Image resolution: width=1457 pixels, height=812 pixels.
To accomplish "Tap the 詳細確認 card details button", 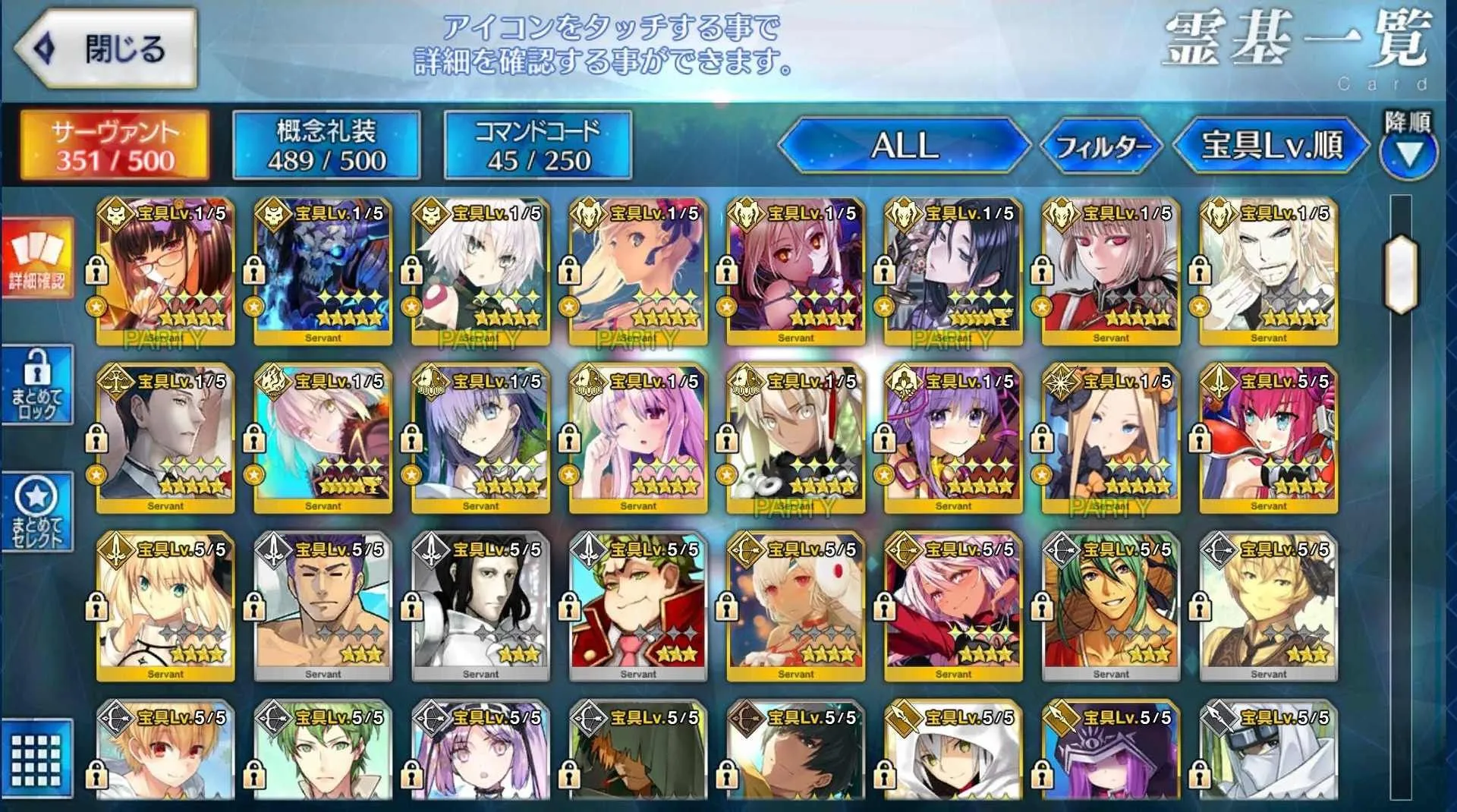I will coord(37,258).
